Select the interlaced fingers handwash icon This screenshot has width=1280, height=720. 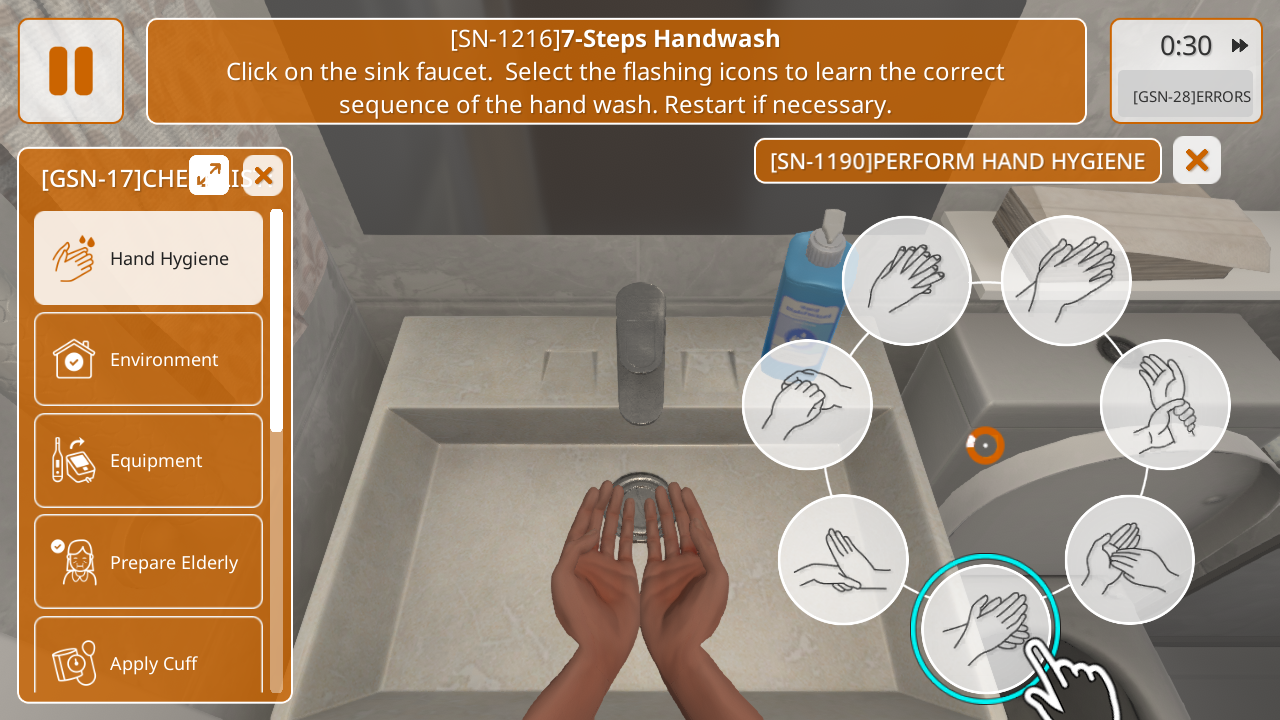pos(906,280)
